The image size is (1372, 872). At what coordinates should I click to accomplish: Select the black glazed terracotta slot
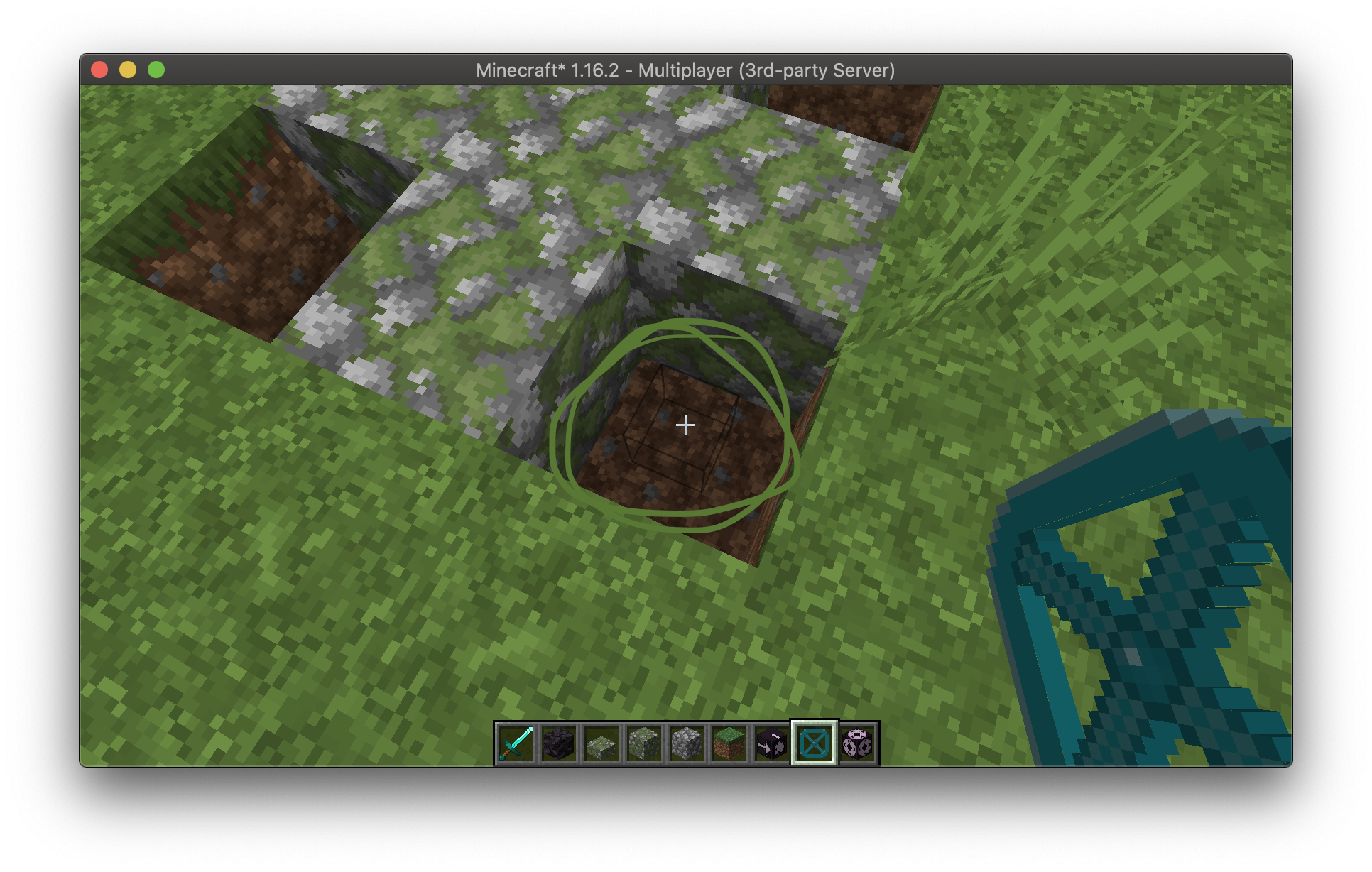pos(772,743)
